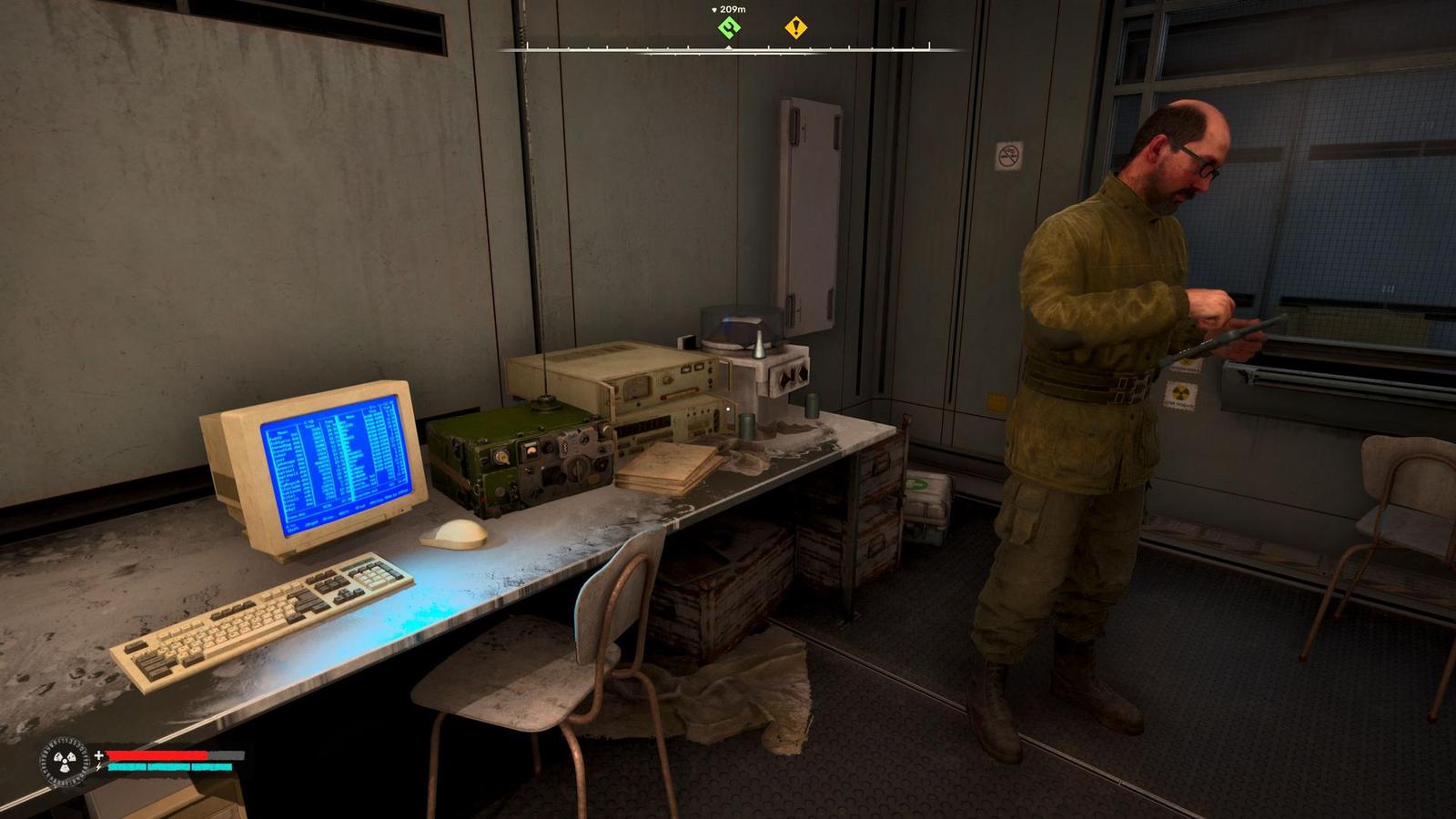Select the Geiger counter dial icon in HUD
Screen dimensions: 1456x819
64,763
